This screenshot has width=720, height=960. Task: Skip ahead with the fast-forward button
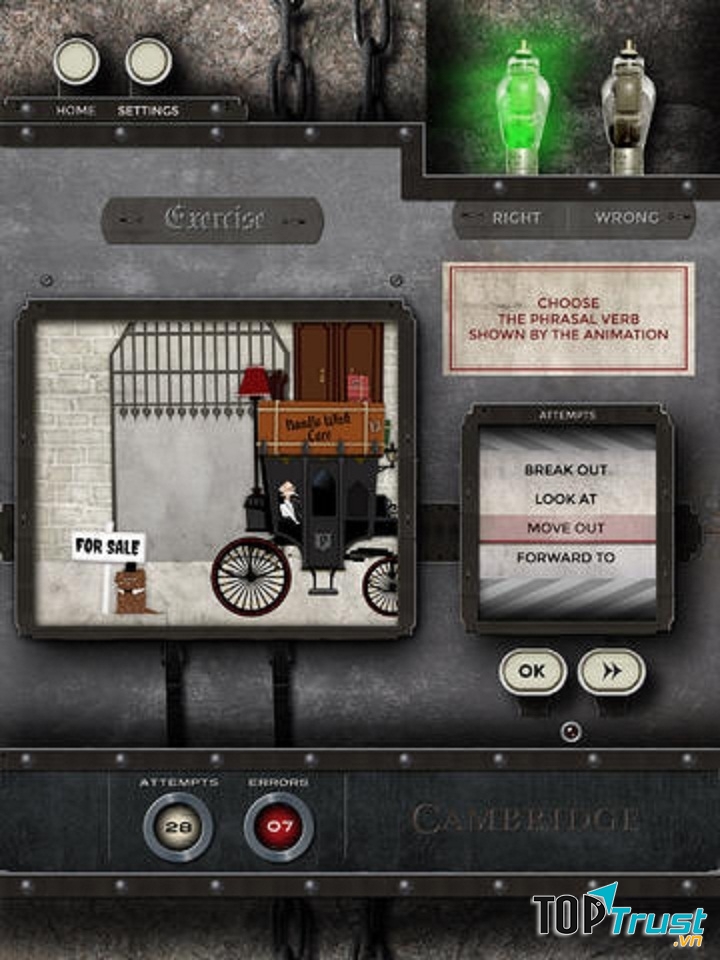[x=611, y=672]
